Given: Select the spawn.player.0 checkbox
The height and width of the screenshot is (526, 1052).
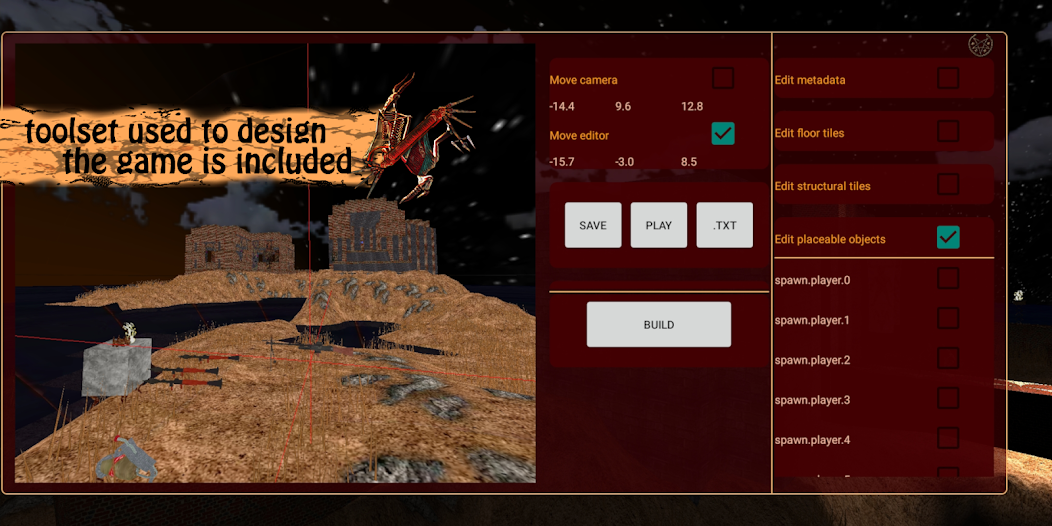Looking at the screenshot, I should pos(948,279).
